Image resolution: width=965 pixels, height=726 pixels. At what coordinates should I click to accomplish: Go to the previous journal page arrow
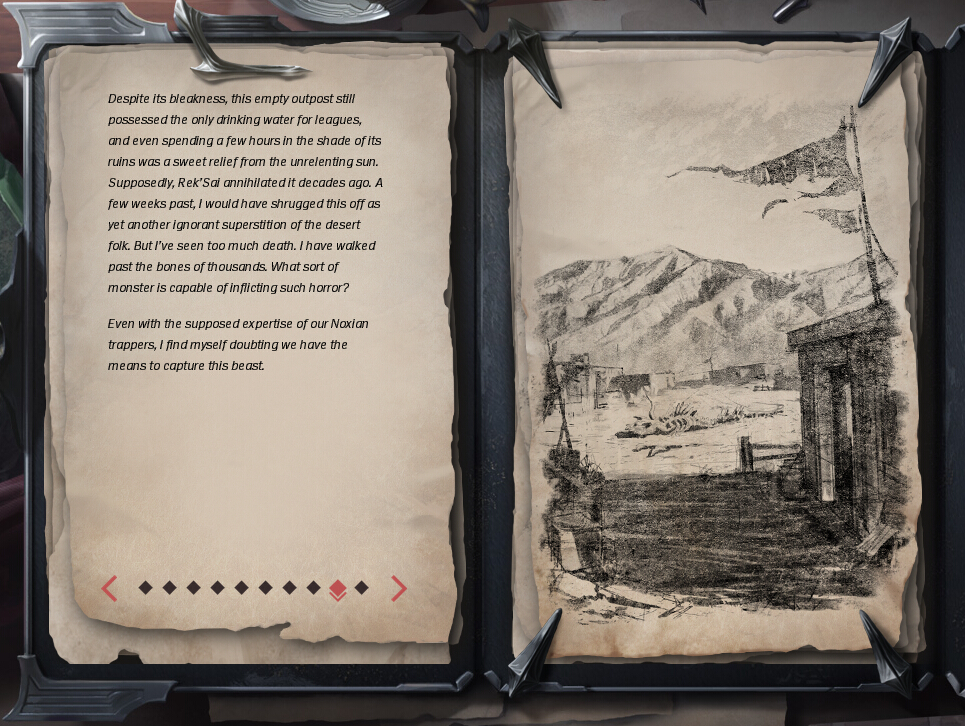tap(110, 589)
